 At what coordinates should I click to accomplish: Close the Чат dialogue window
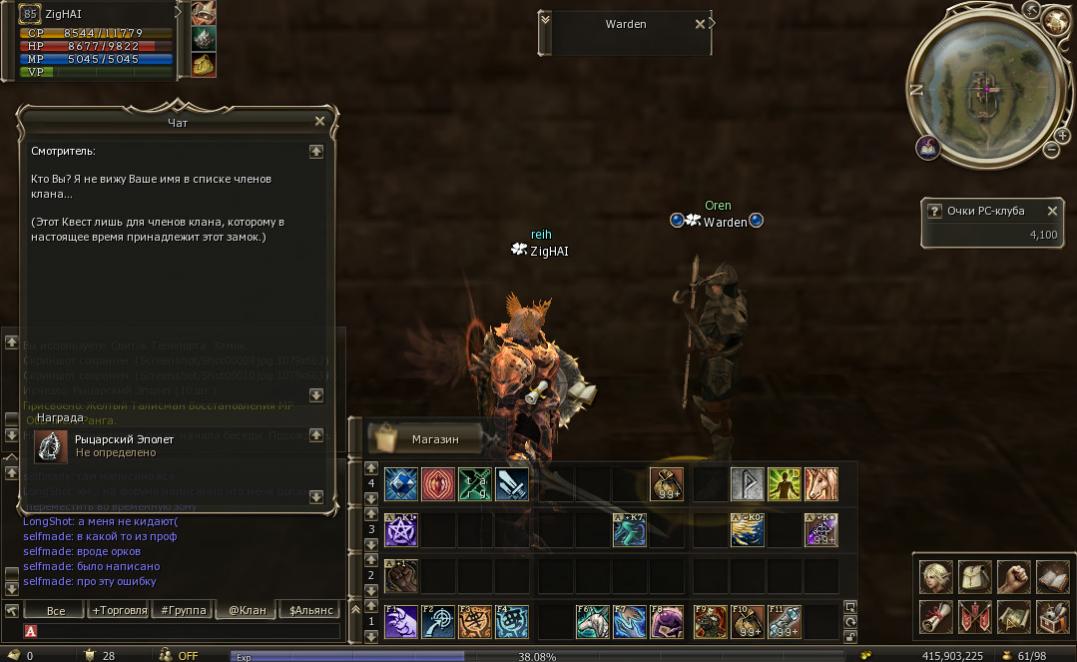coord(320,121)
